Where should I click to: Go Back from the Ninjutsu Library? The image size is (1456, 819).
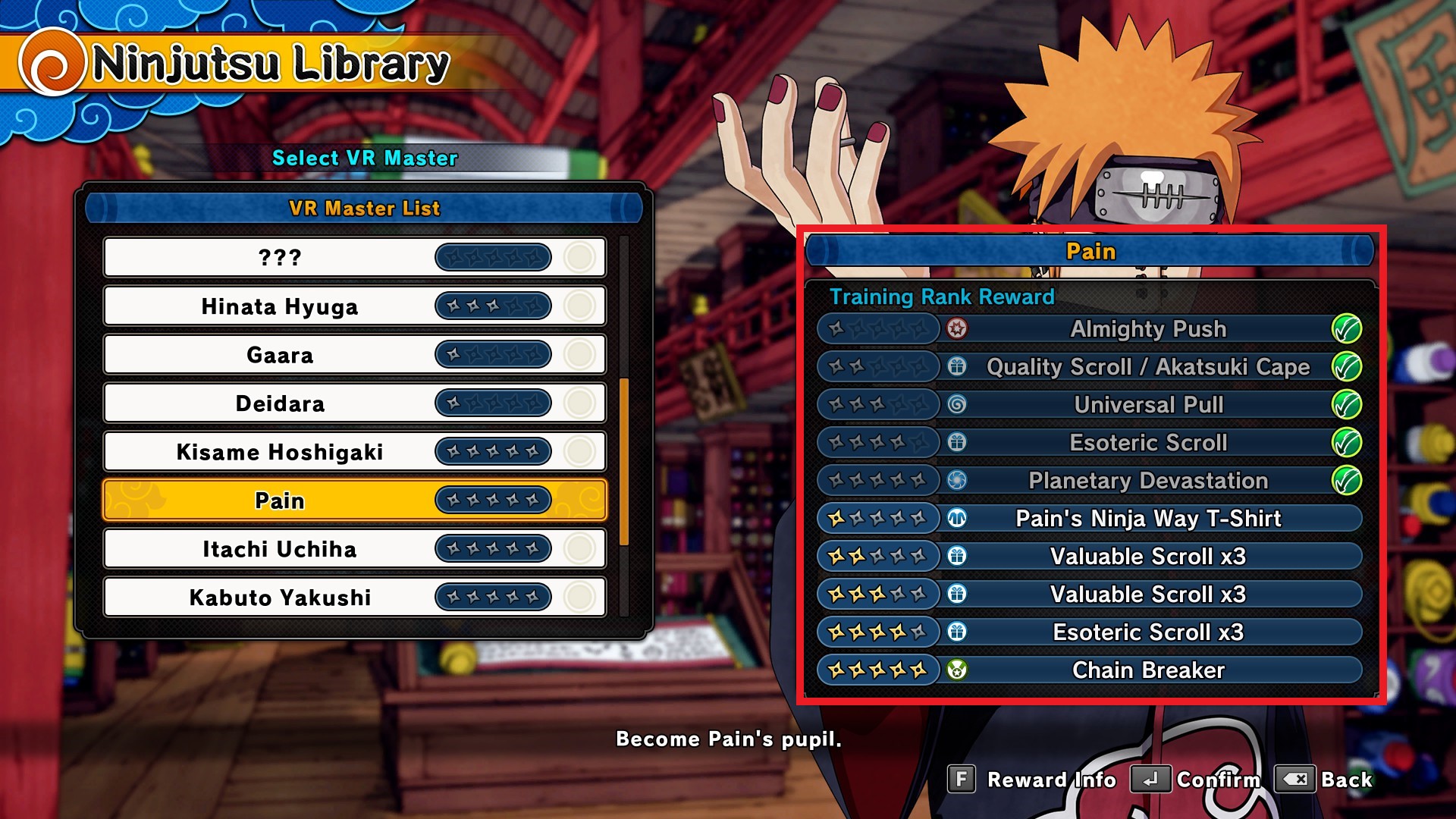point(1325,780)
